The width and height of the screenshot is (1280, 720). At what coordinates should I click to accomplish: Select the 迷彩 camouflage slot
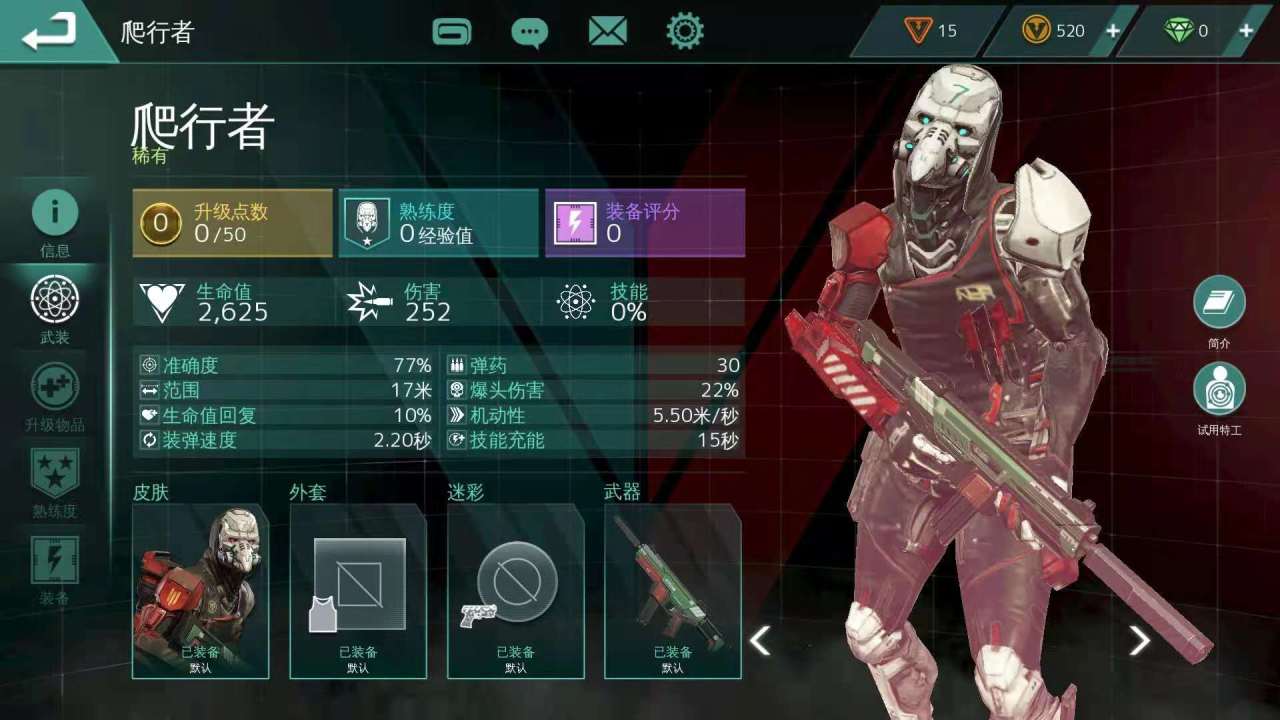(516, 591)
